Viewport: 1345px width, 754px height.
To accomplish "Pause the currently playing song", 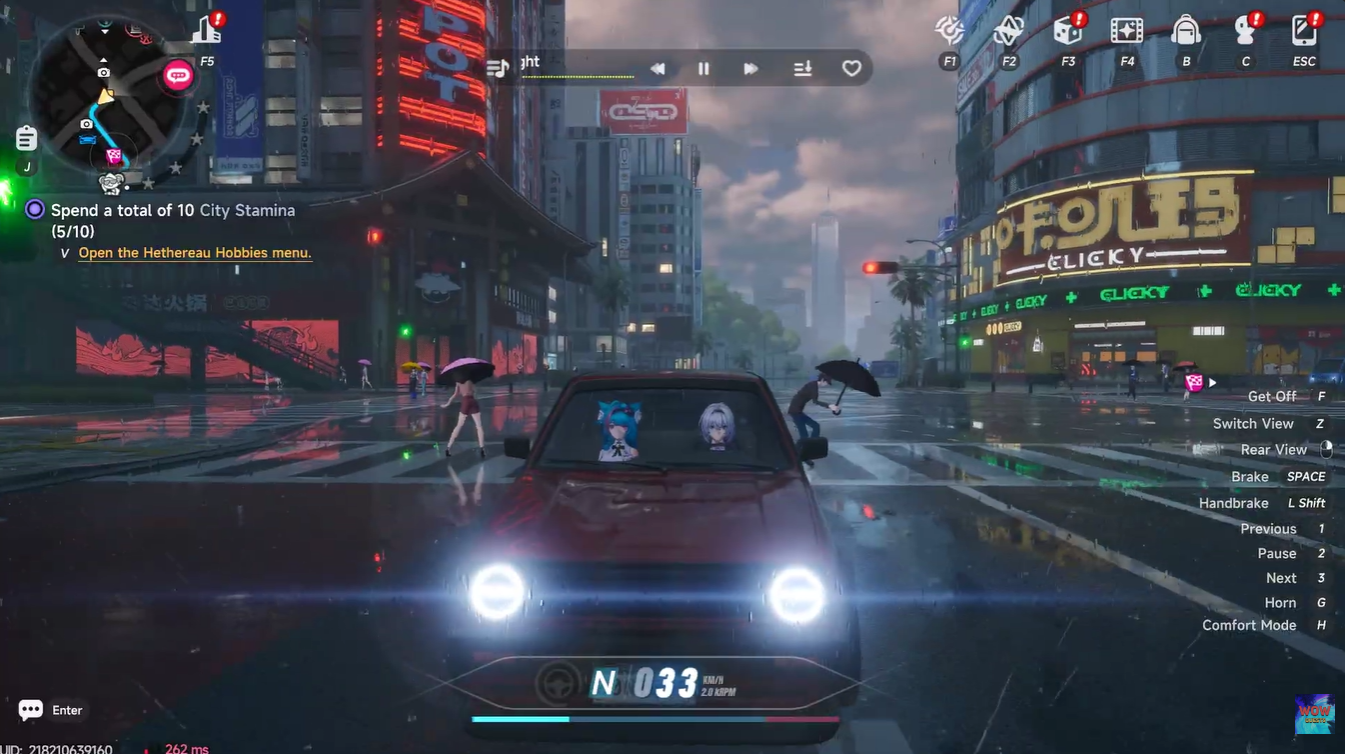I will pos(703,68).
